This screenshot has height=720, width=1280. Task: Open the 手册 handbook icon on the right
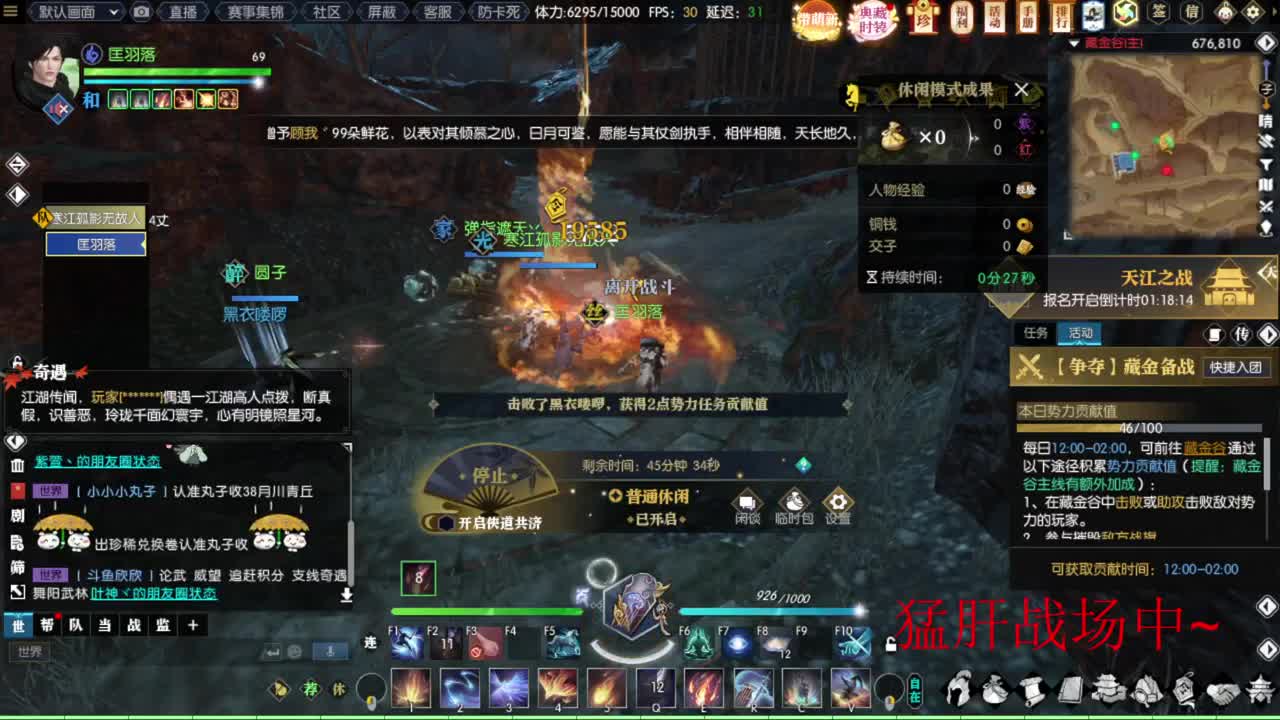[x=1027, y=14]
